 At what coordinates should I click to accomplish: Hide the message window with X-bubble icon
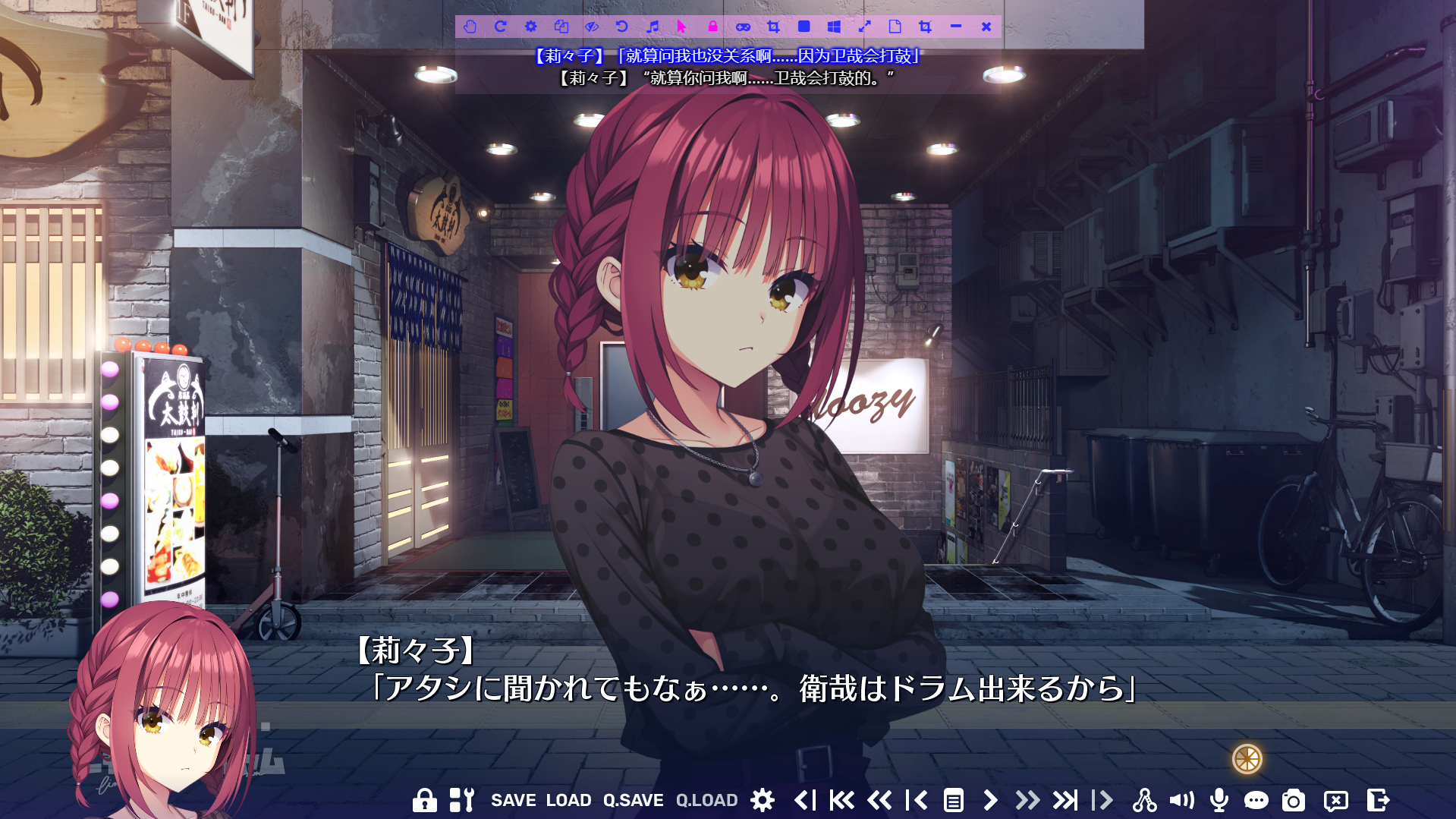pos(1335,800)
